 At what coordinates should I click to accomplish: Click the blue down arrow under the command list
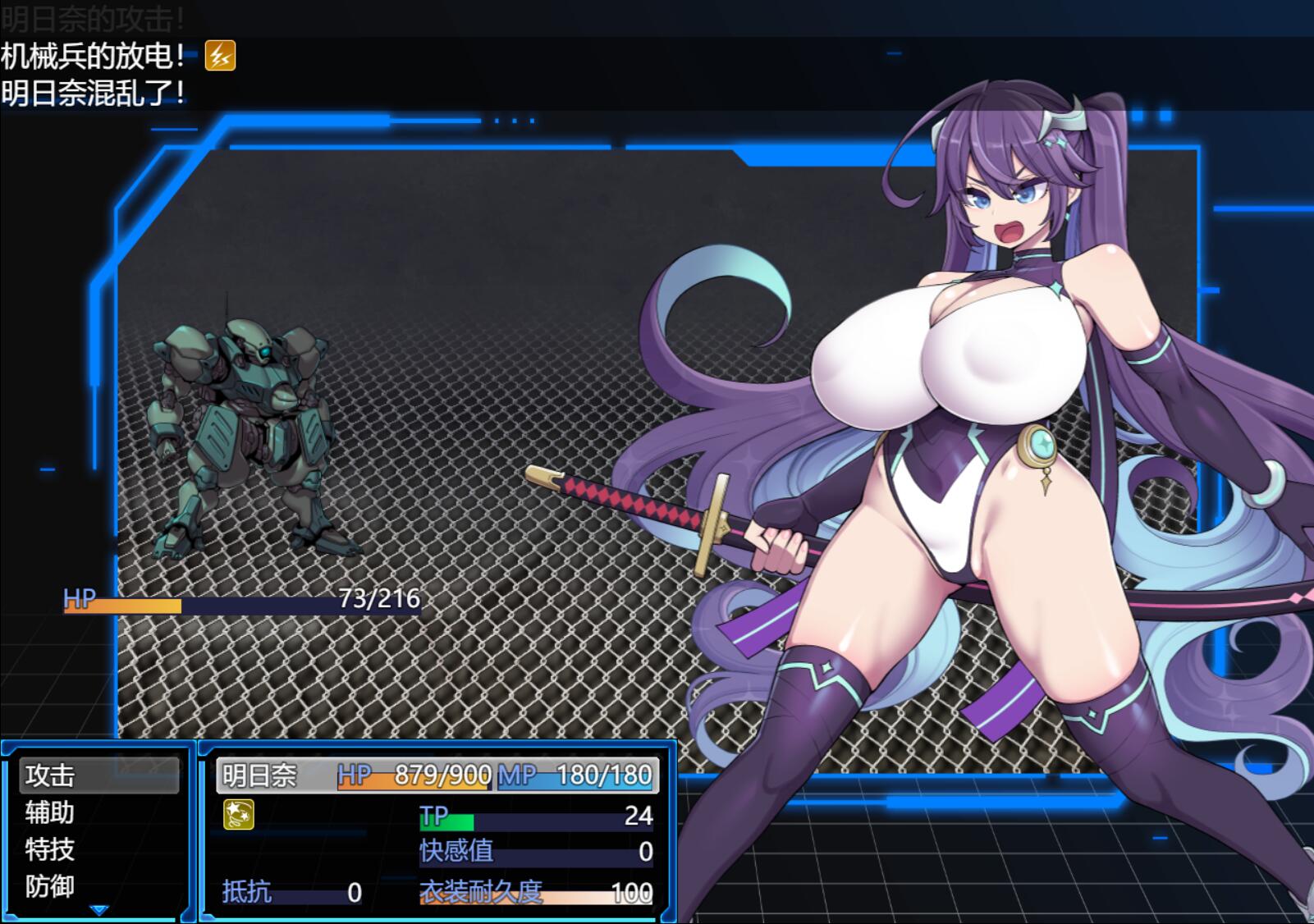click(x=99, y=910)
